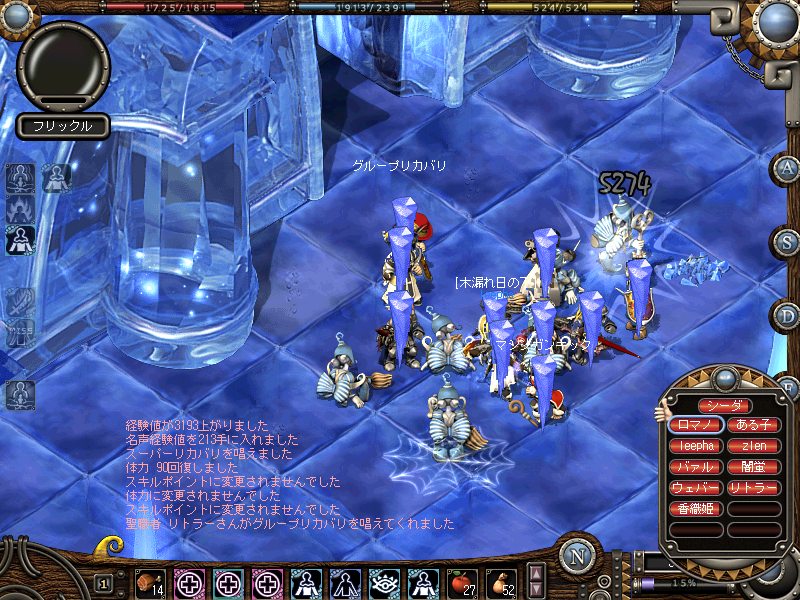Select party member leepha

tap(694, 446)
